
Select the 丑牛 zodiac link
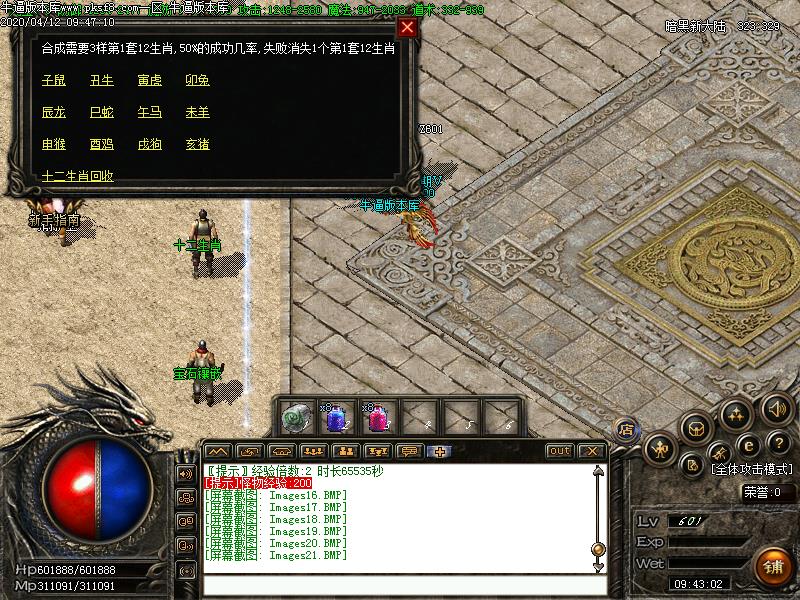point(101,80)
